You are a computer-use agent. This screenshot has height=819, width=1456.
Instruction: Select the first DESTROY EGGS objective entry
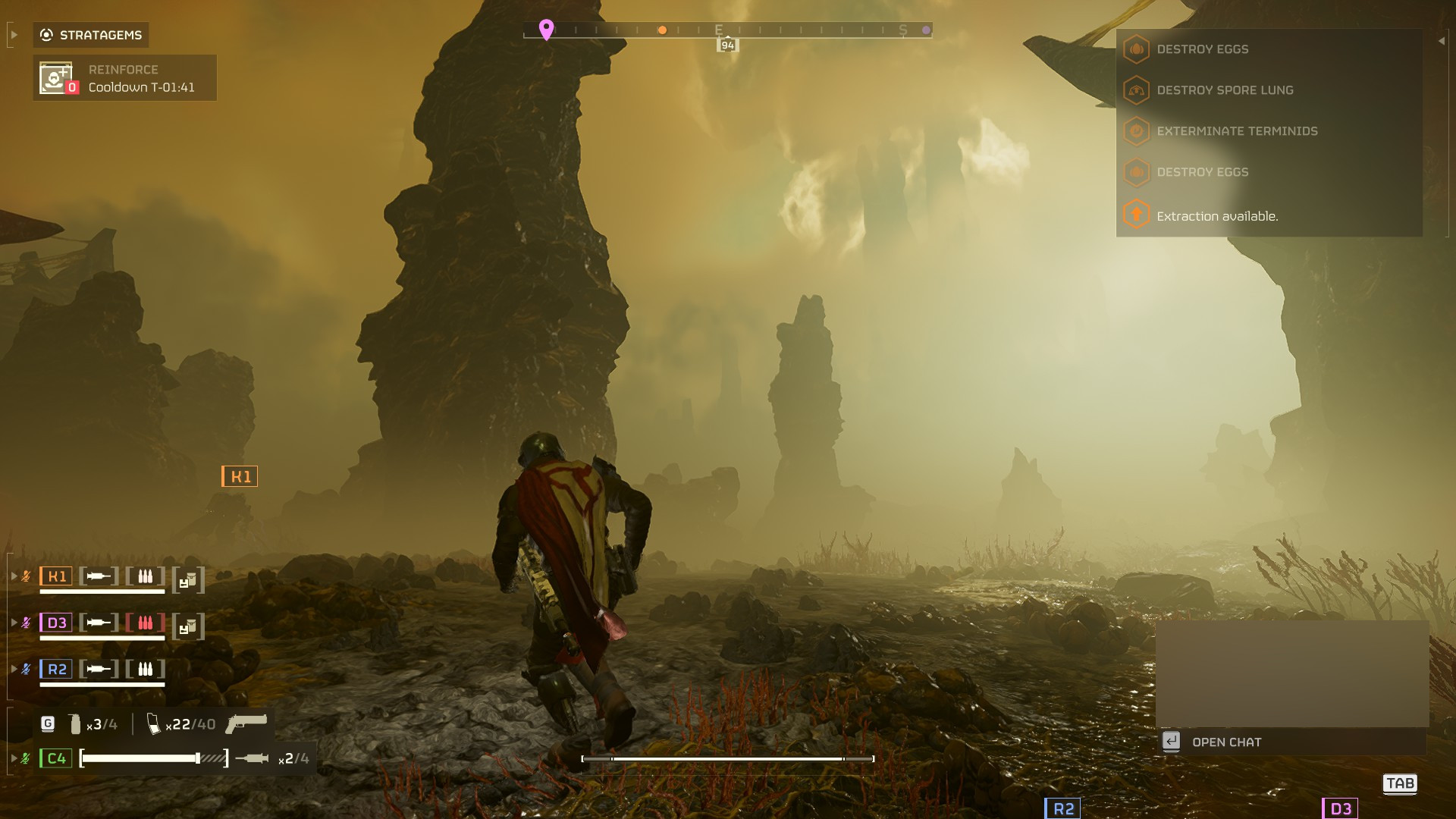[1137, 49]
